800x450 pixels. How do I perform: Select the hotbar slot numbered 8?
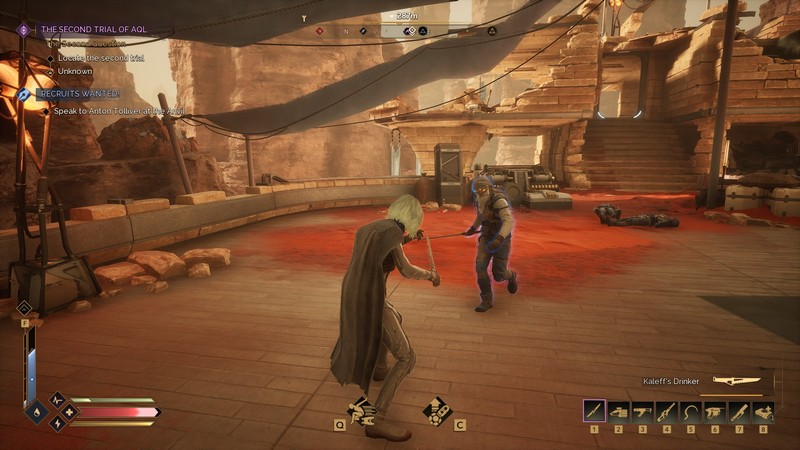(x=763, y=411)
